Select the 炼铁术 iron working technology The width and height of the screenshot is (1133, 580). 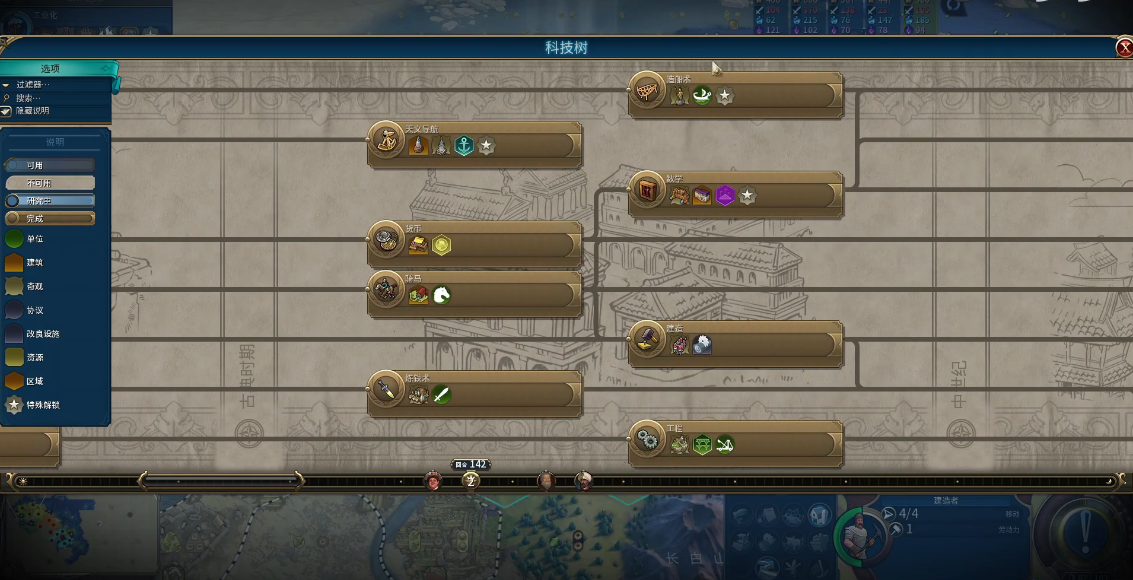coord(475,394)
